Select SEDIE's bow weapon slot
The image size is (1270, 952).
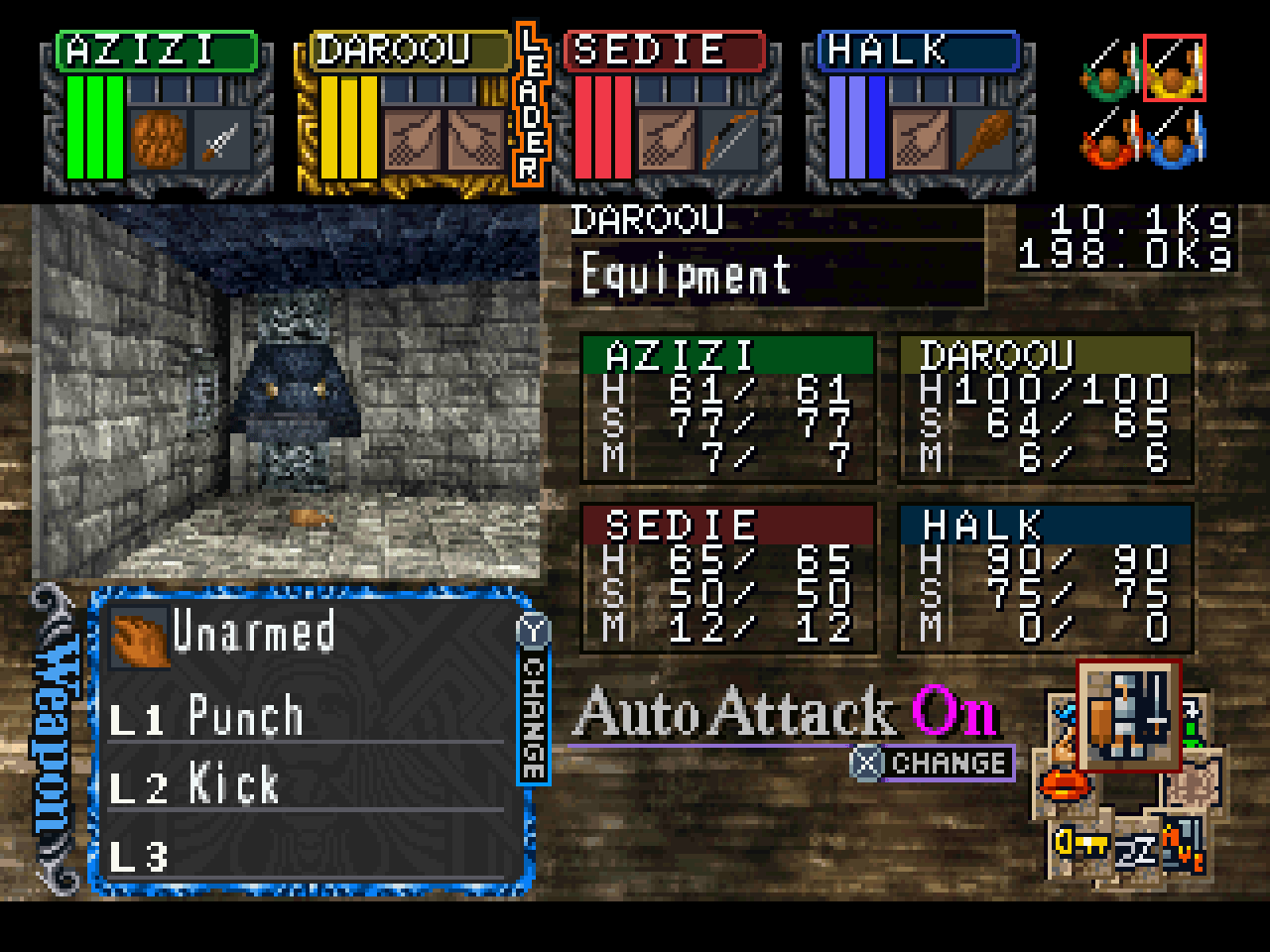click(729, 140)
